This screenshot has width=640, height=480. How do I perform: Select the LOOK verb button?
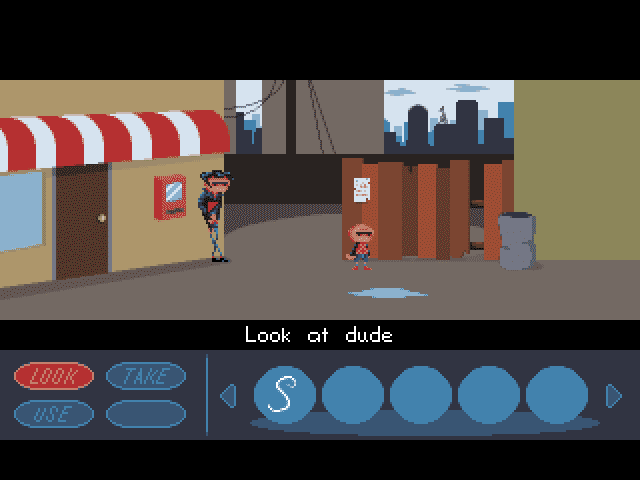coord(54,376)
